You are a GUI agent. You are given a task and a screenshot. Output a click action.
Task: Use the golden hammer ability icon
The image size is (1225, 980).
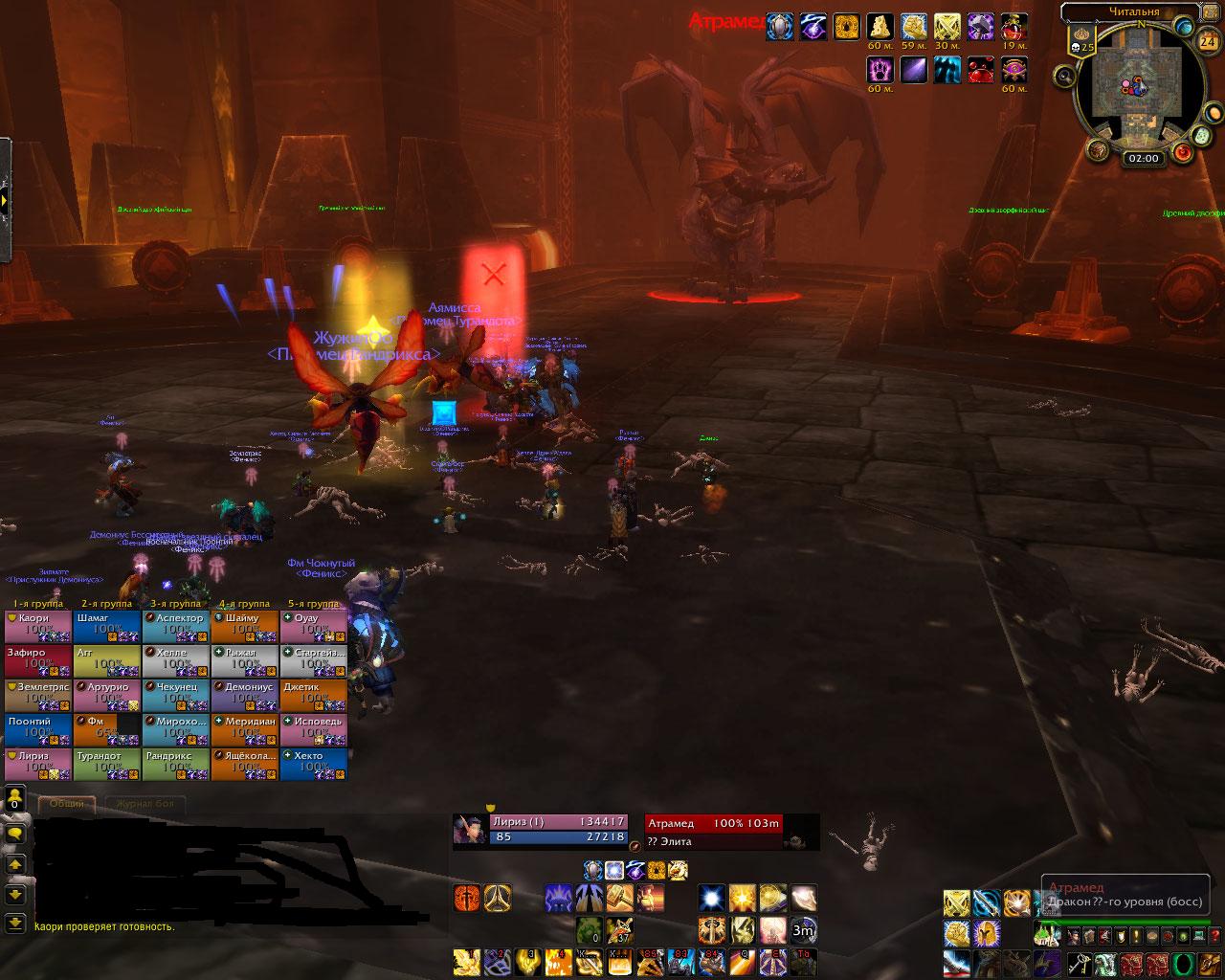621,899
